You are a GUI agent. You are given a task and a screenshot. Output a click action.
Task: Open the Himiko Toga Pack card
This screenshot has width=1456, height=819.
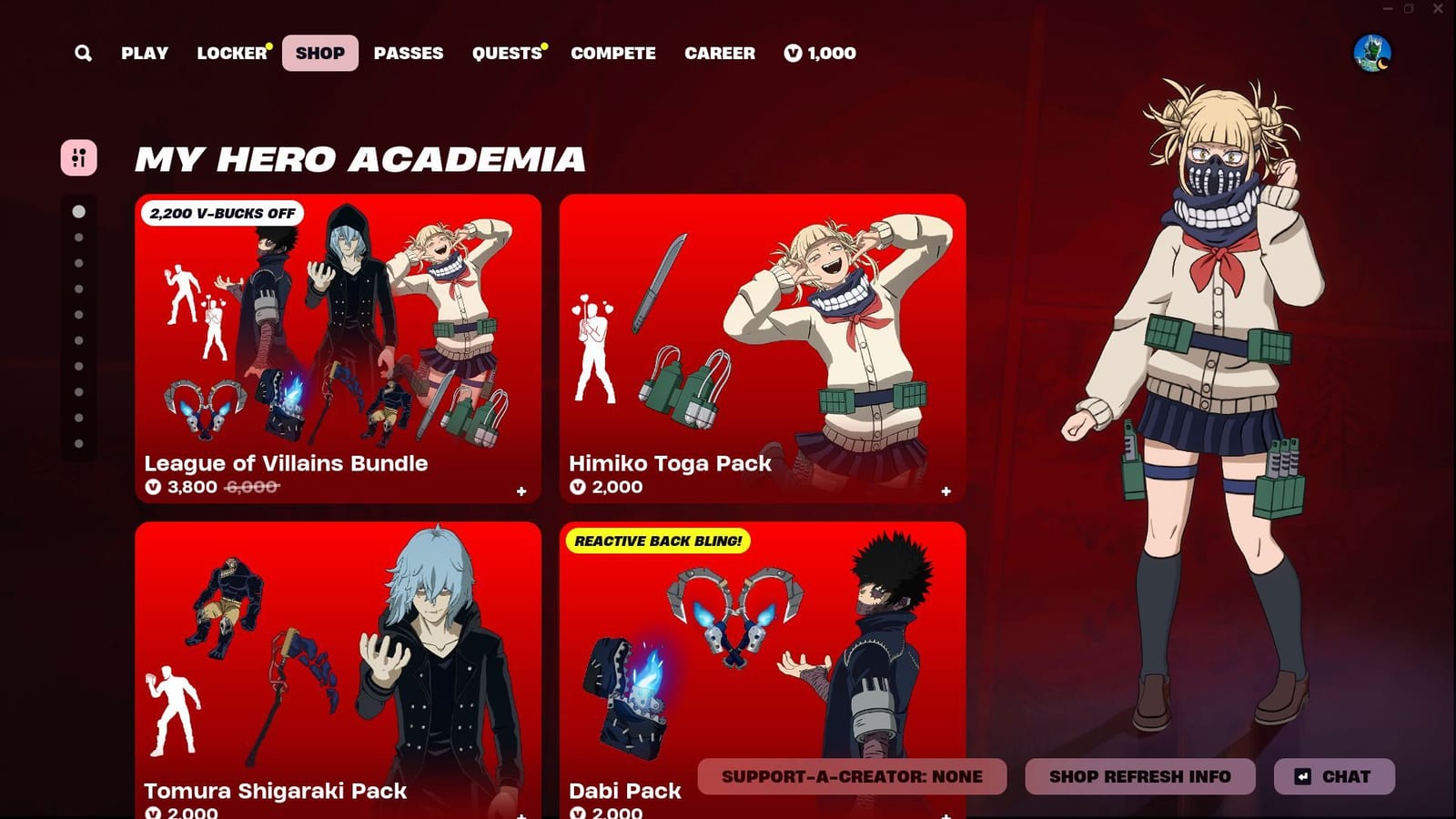[763, 350]
